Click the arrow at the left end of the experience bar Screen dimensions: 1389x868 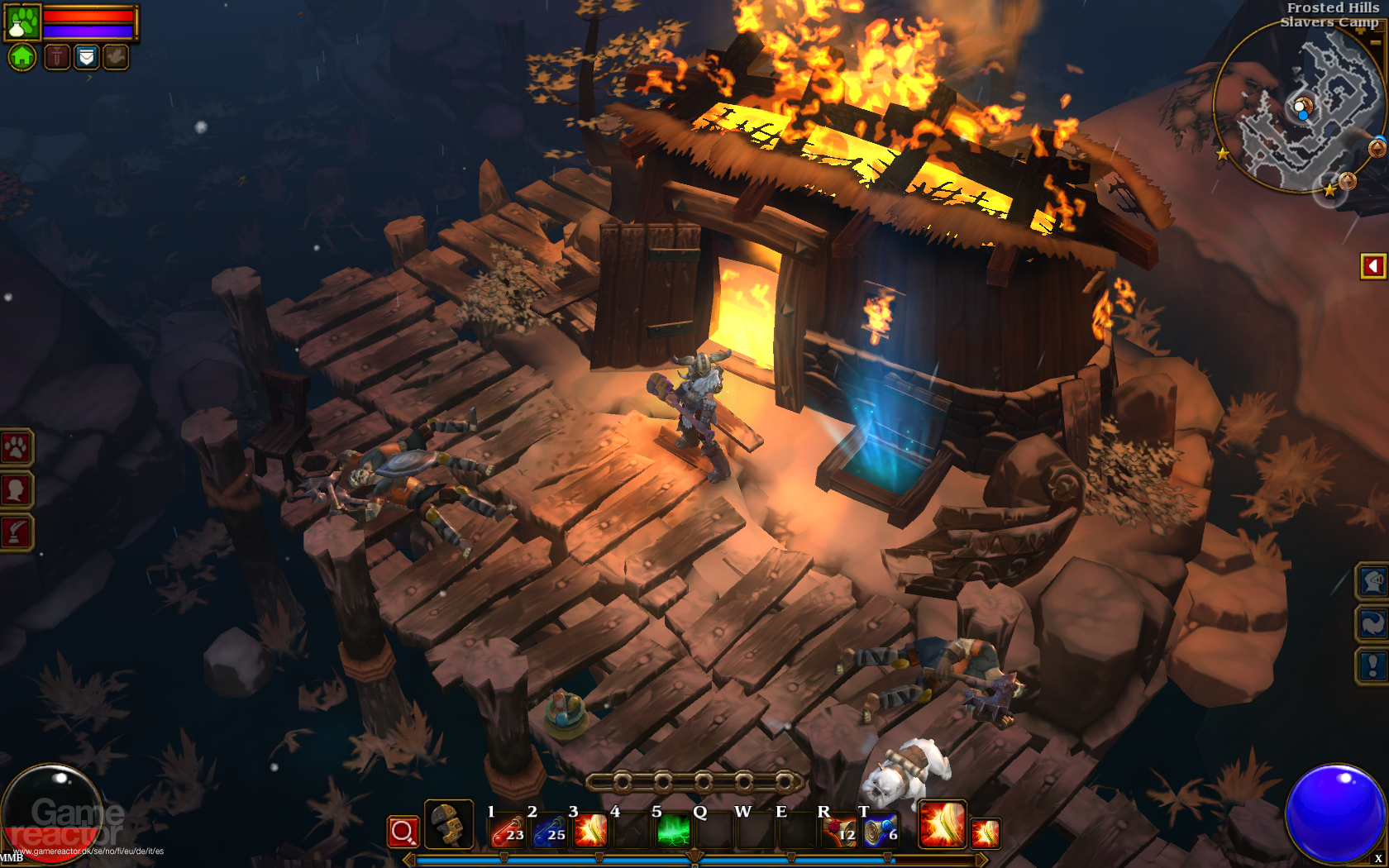coord(408,860)
